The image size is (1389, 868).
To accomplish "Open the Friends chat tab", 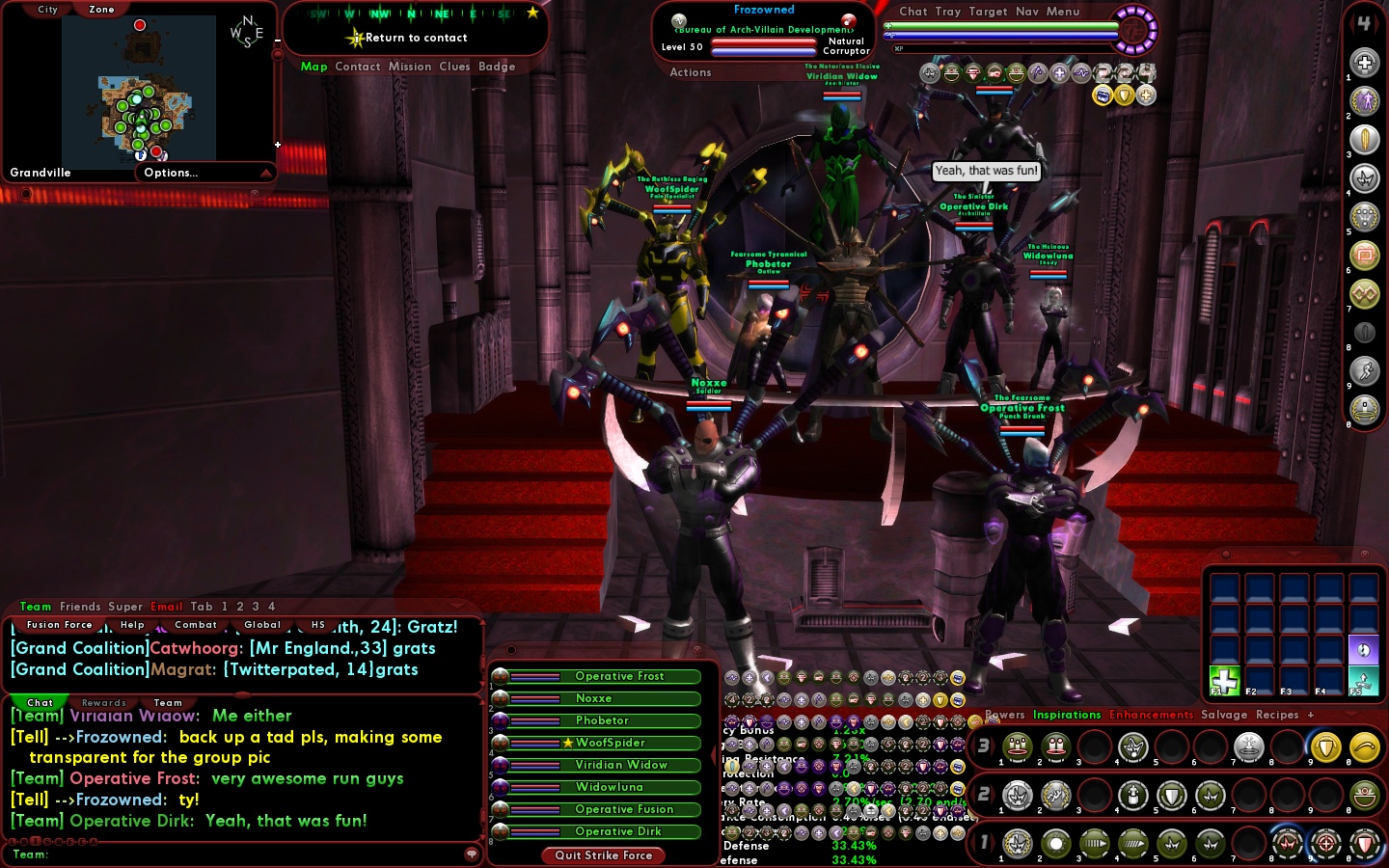I will point(80,607).
